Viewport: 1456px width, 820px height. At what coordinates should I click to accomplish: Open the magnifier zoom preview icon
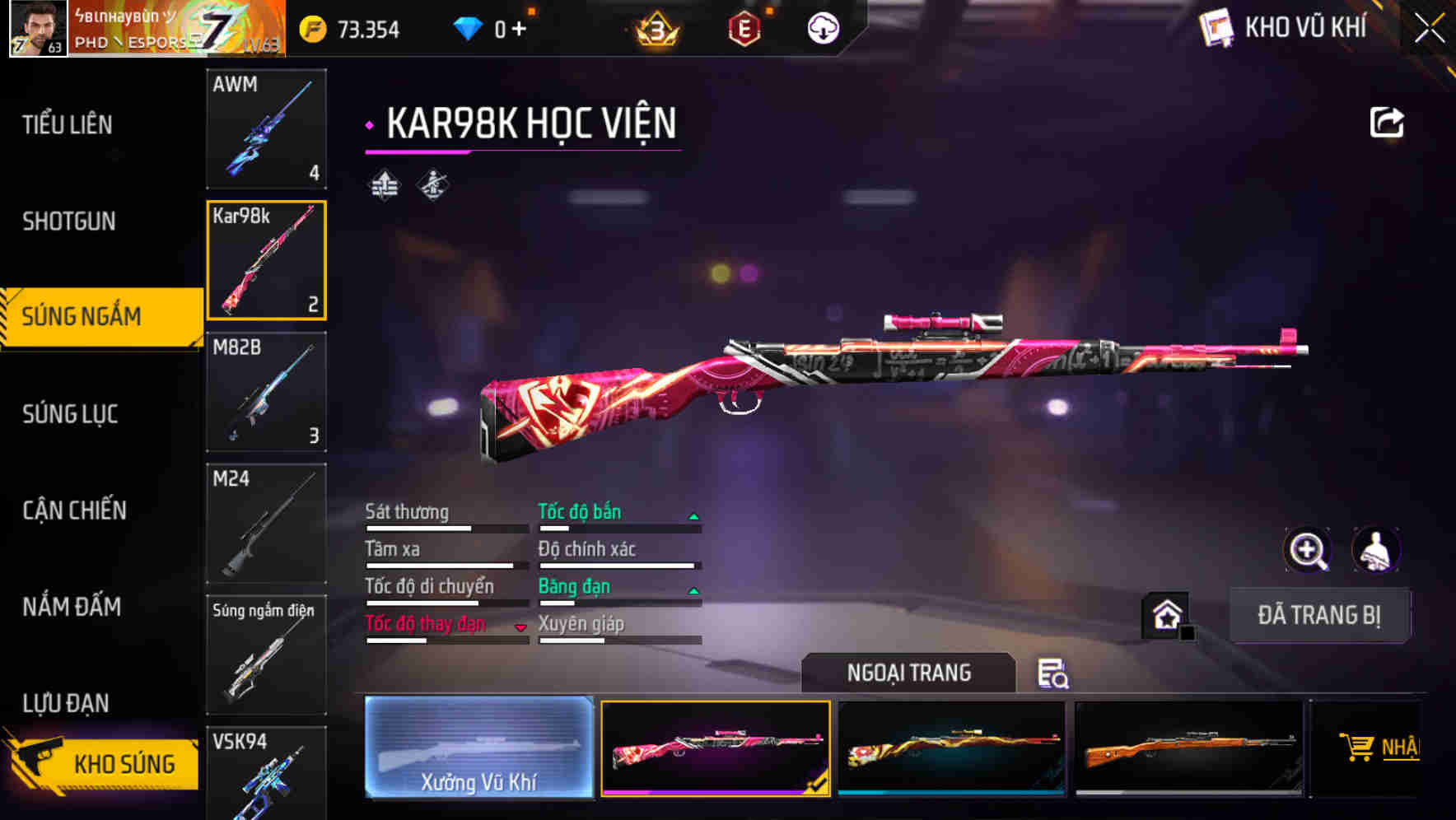(1309, 550)
